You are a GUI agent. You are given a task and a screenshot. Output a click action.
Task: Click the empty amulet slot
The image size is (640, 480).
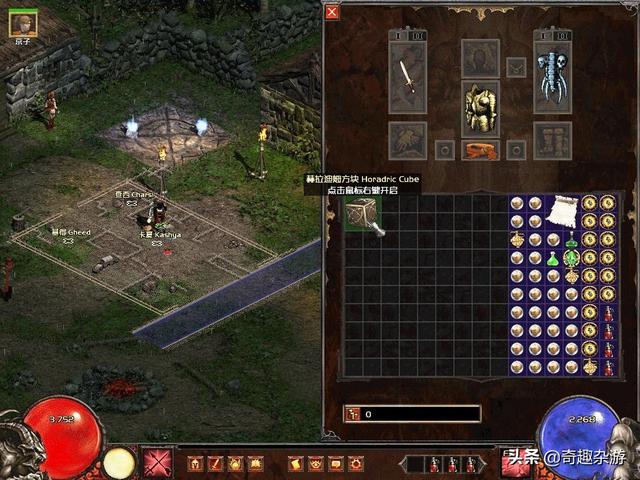pyautogui.click(x=516, y=67)
